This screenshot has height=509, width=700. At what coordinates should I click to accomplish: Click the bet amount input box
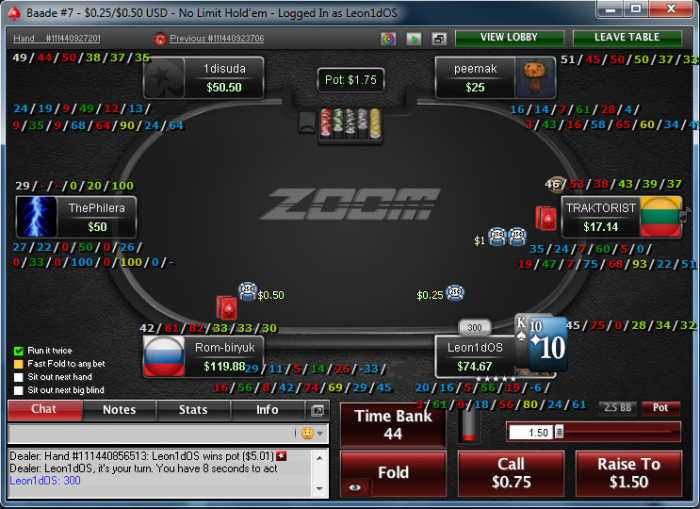point(529,432)
